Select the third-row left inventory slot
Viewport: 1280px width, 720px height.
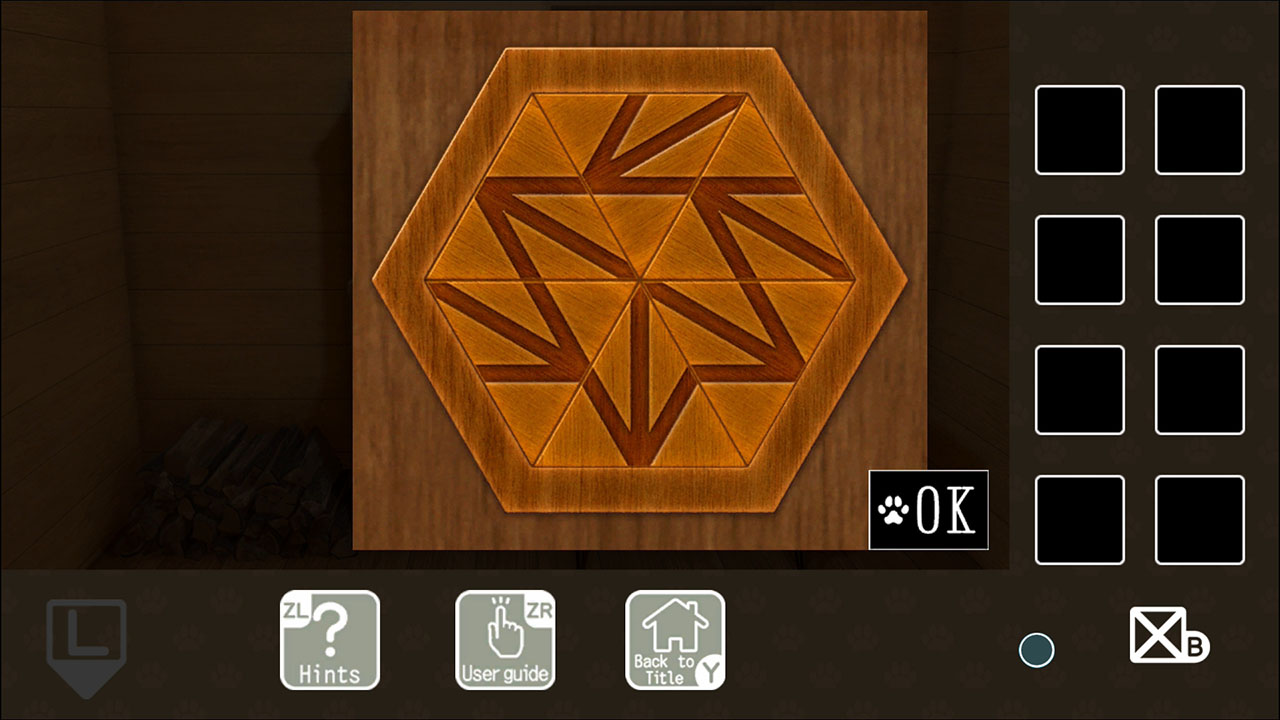click(x=1079, y=390)
